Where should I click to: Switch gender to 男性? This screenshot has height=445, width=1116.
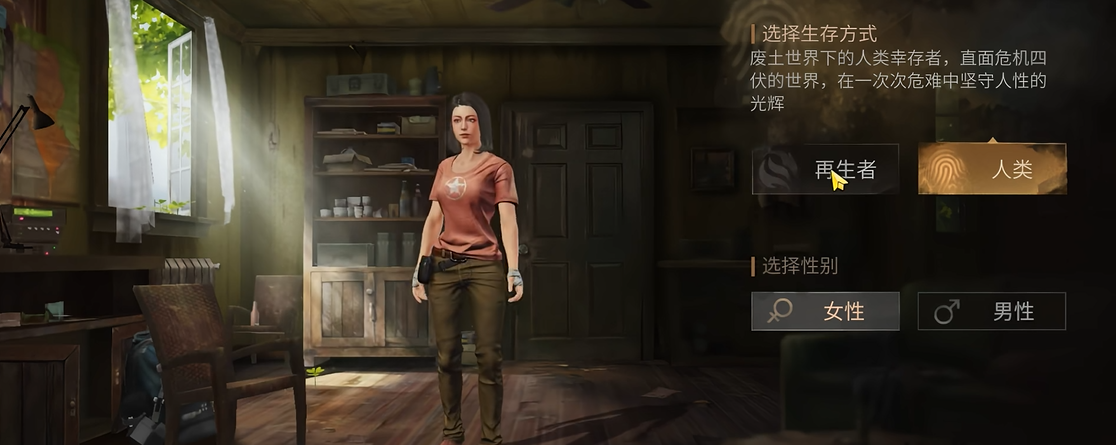[992, 311]
